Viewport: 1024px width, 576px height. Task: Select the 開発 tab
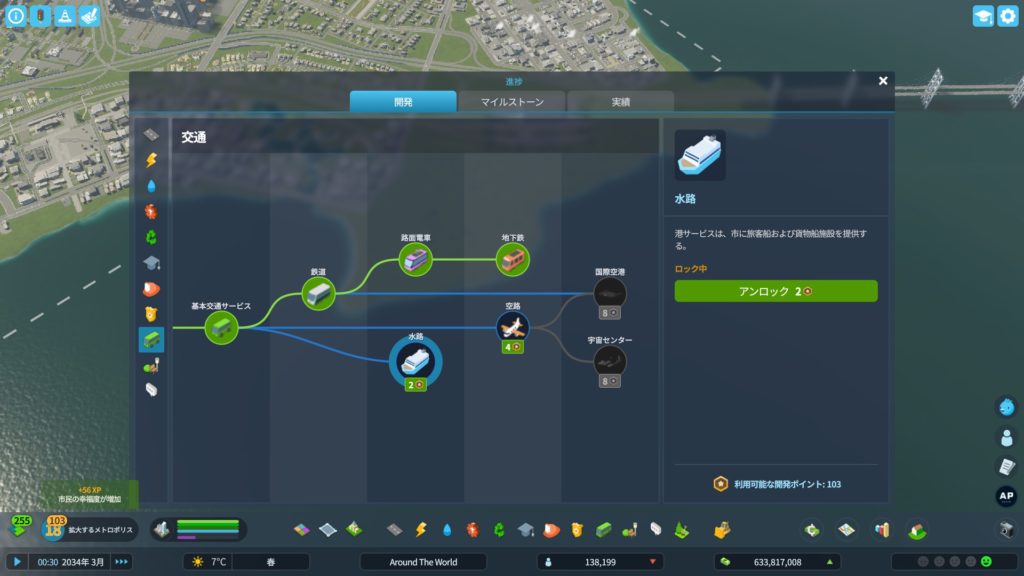tap(403, 102)
